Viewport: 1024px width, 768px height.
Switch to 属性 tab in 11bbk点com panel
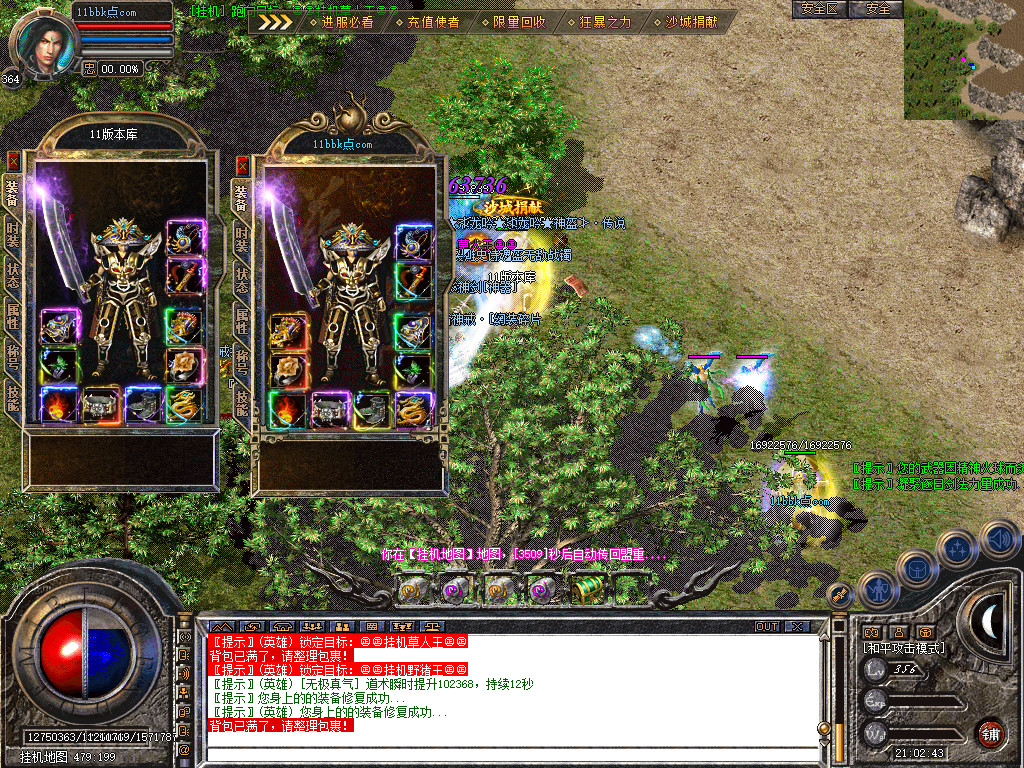coord(241,320)
